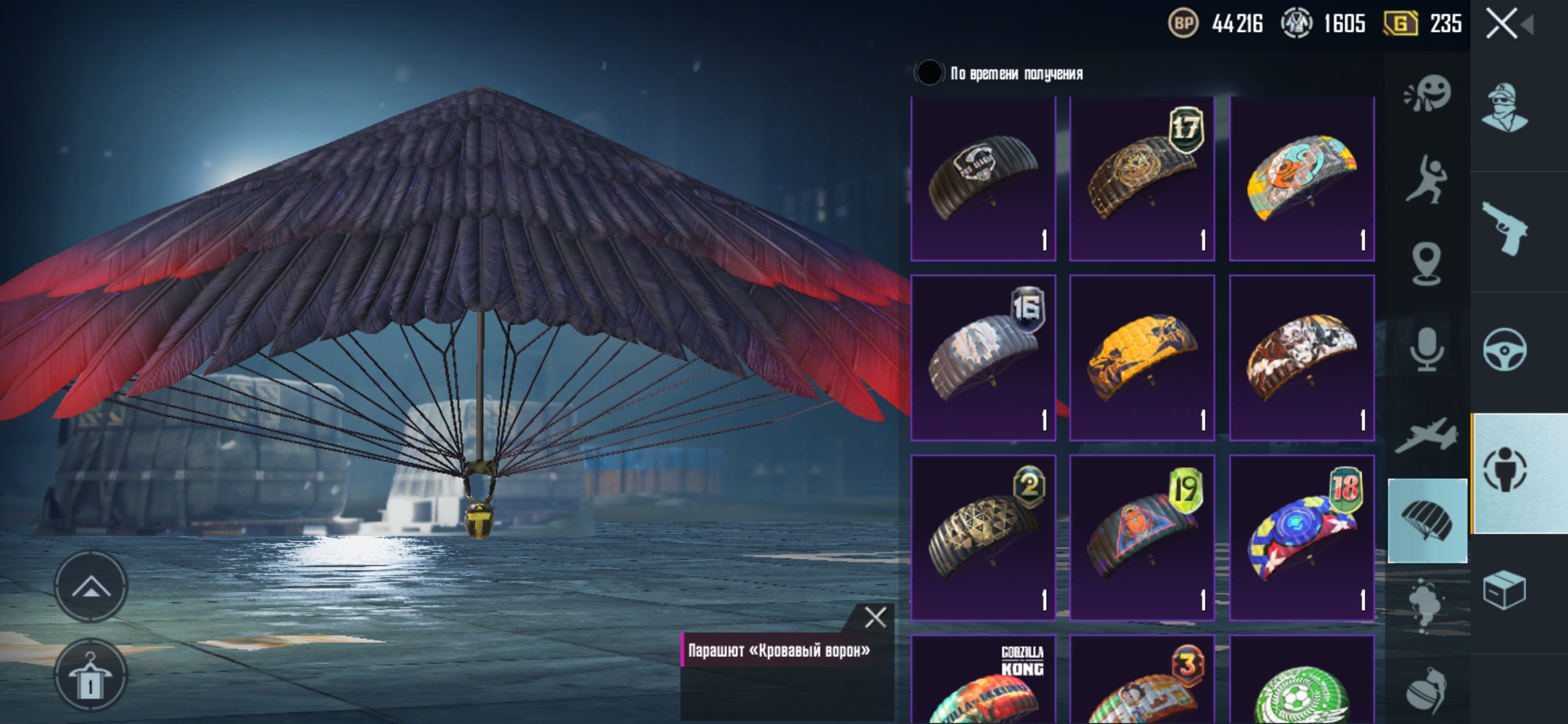The image size is (1568, 724).
Task: Choose the parachute with badge 16
Action: [983, 357]
